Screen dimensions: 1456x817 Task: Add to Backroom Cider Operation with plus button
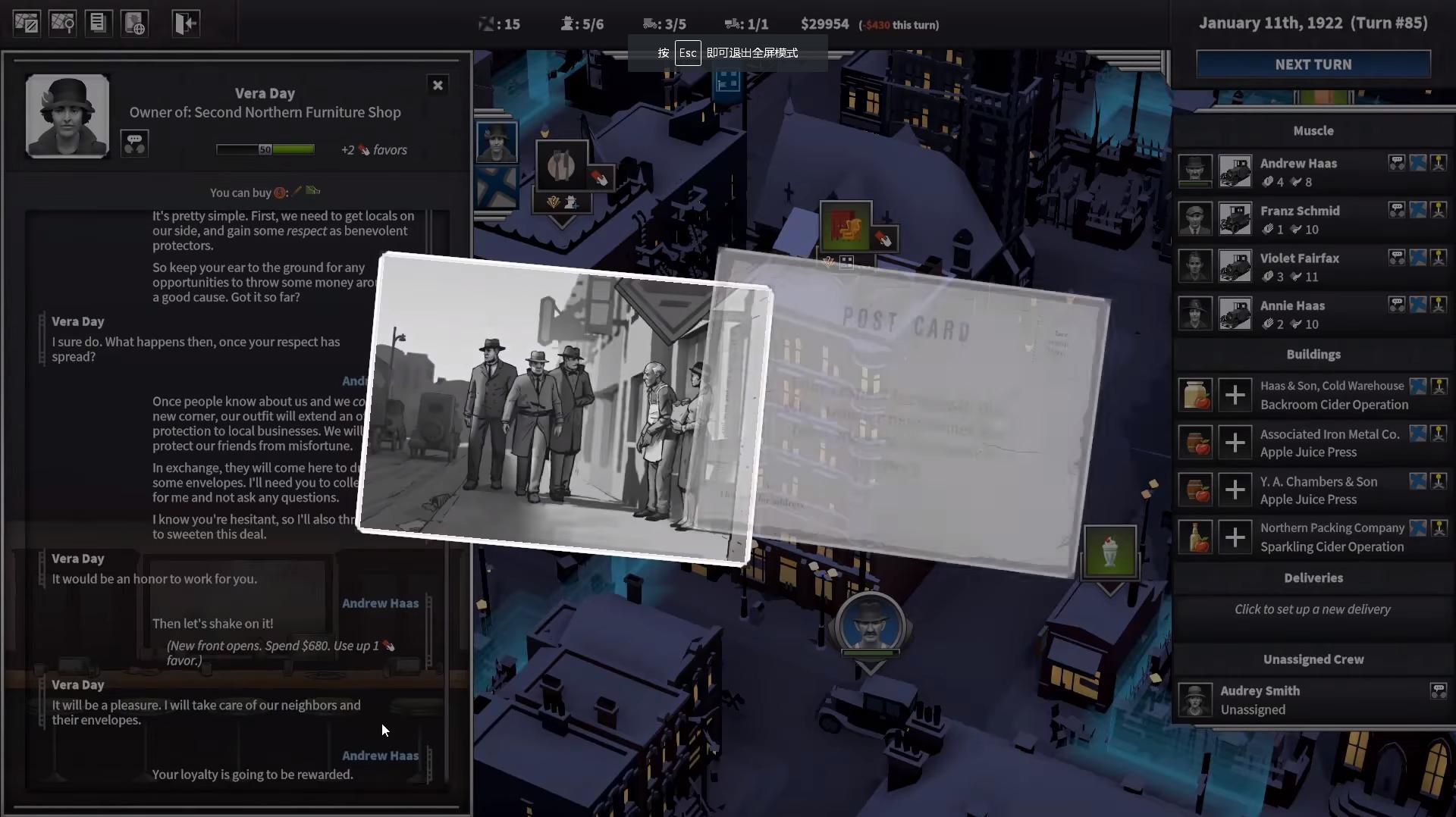1235,395
